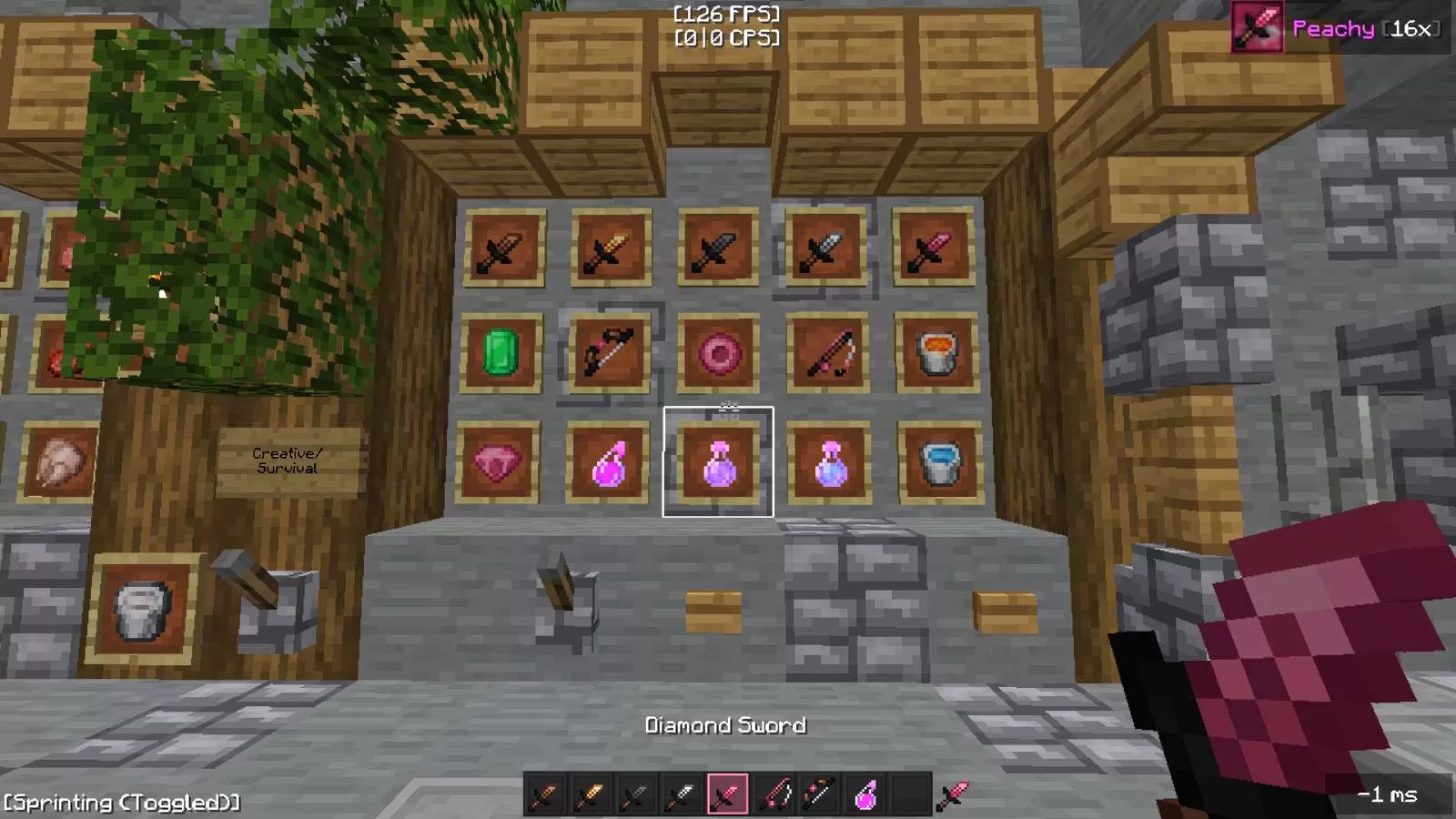Select the golden sword hotbar slot
The width and height of the screenshot is (1456, 819).
590,795
